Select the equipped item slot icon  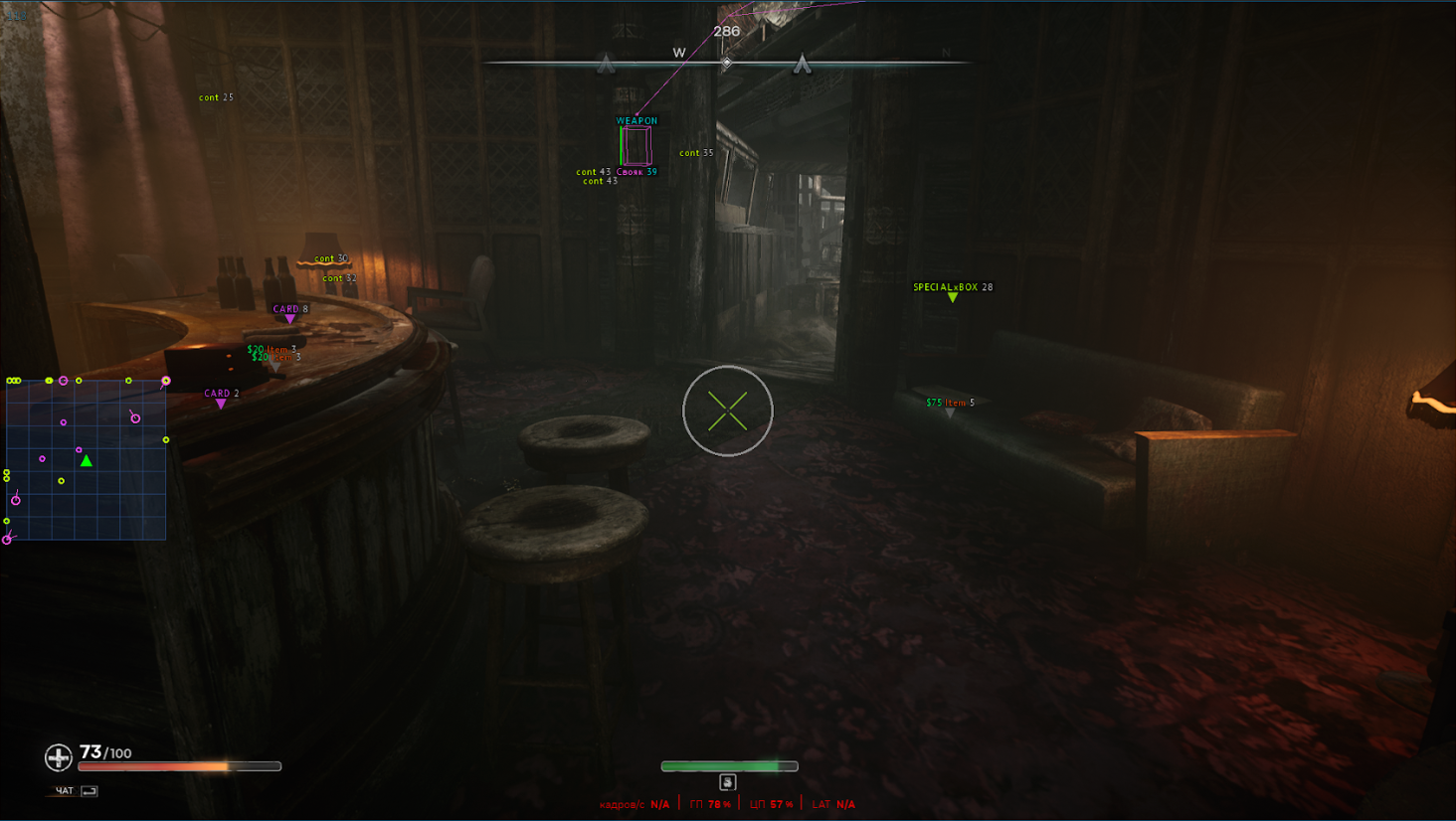click(x=727, y=782)
